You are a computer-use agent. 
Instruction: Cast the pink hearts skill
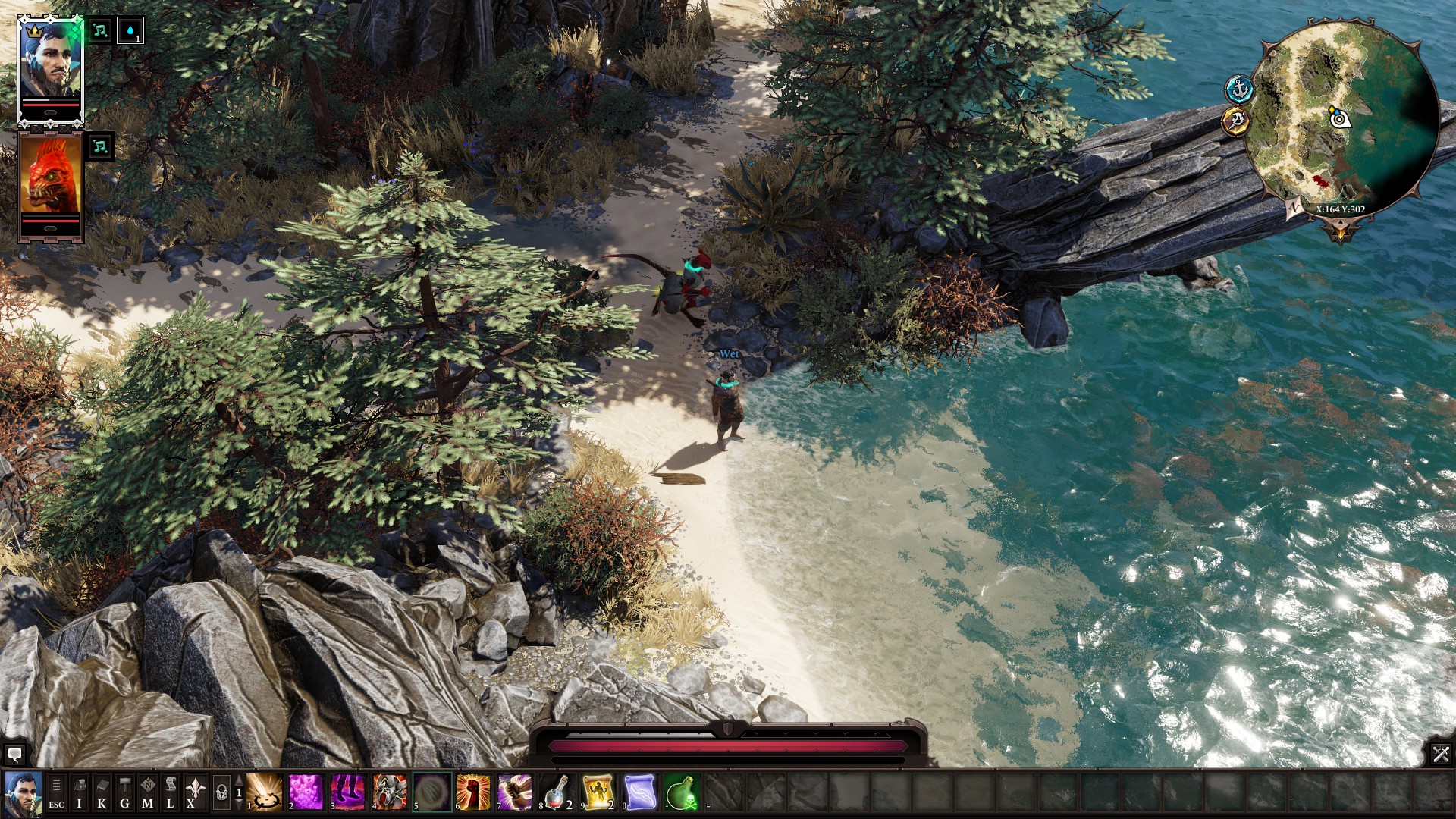(x=306, y=792)
